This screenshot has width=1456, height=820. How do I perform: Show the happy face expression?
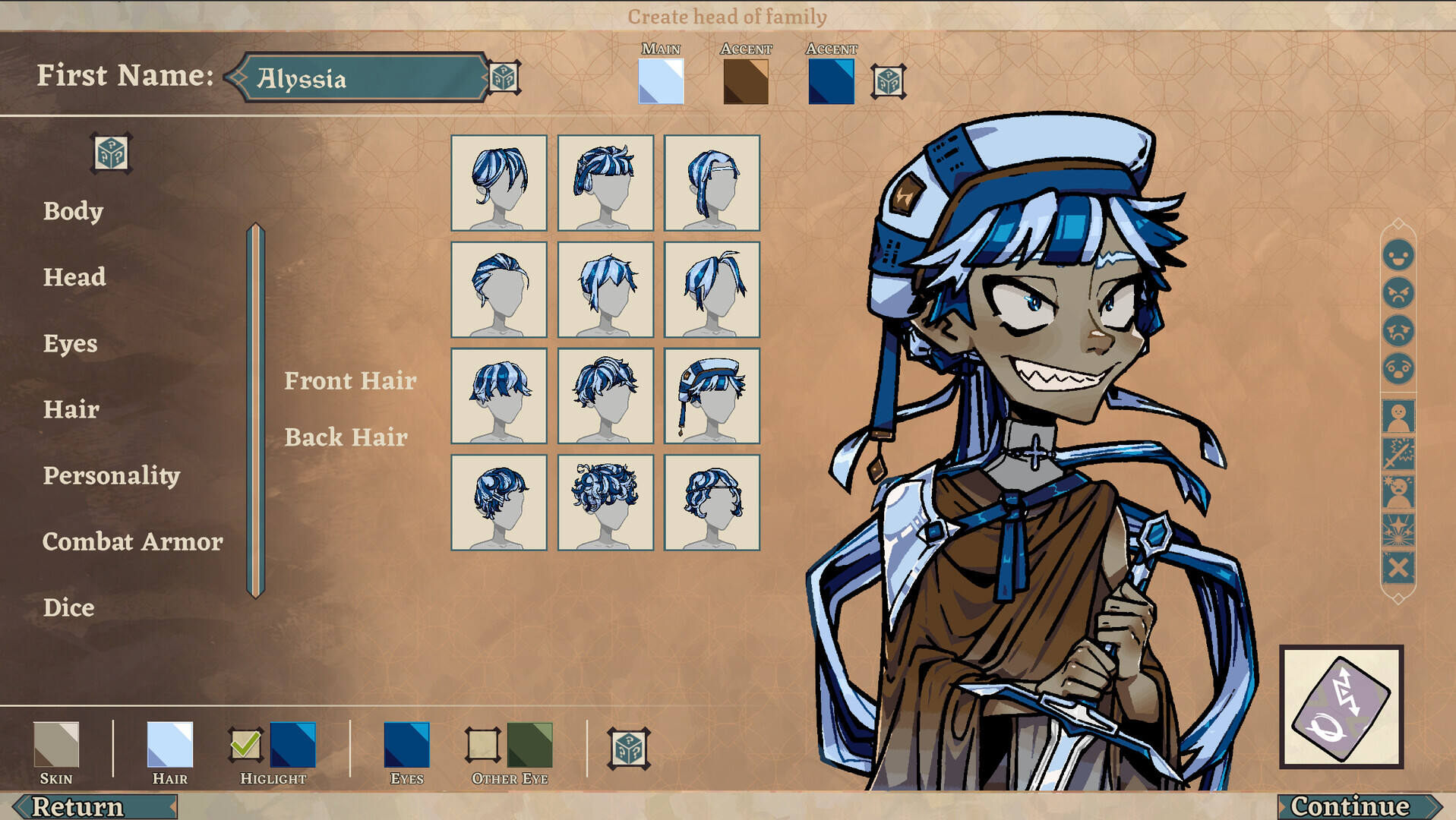tap(1398, 255)
